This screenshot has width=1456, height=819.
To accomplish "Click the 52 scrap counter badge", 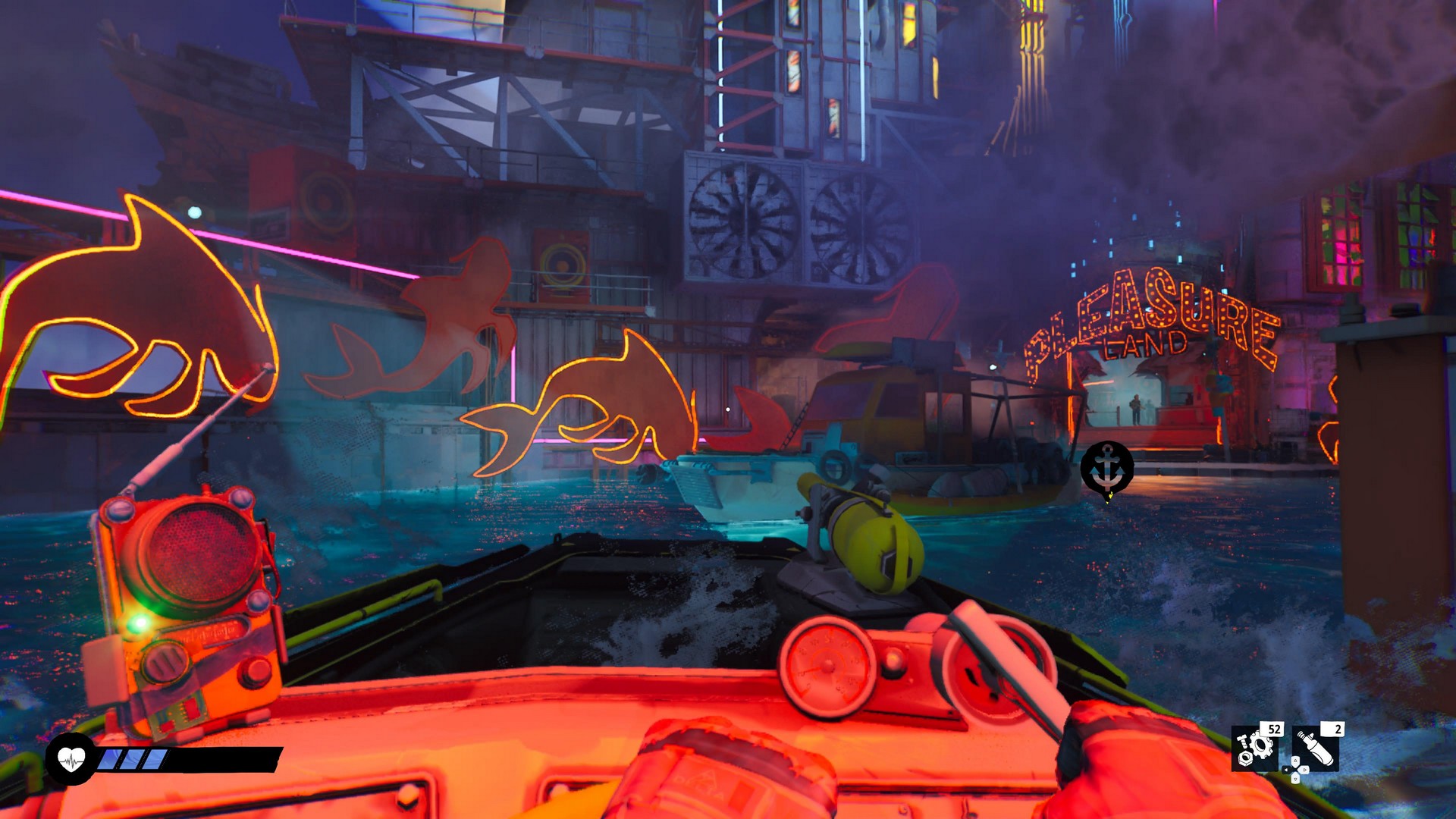I will [1275, 730].
